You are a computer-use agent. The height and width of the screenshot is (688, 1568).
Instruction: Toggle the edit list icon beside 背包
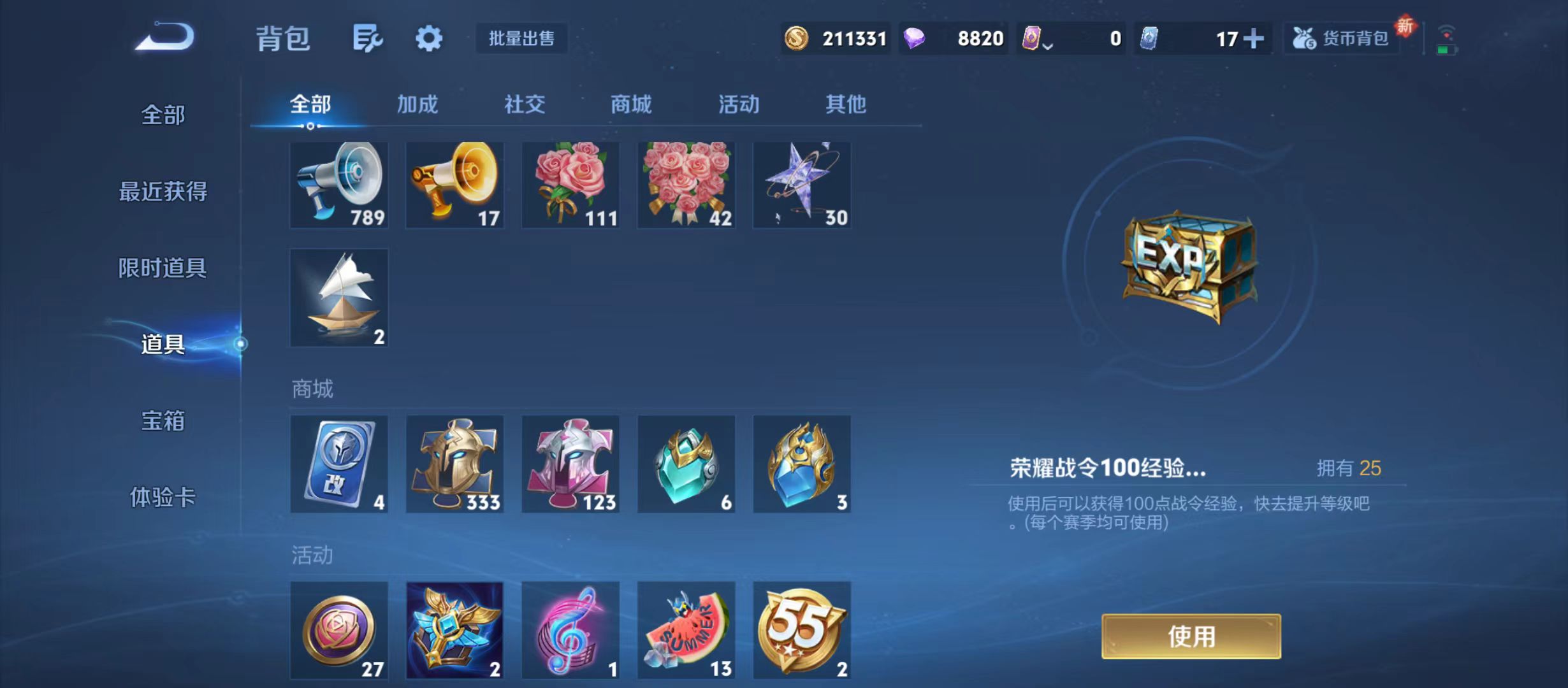point(368,38)
